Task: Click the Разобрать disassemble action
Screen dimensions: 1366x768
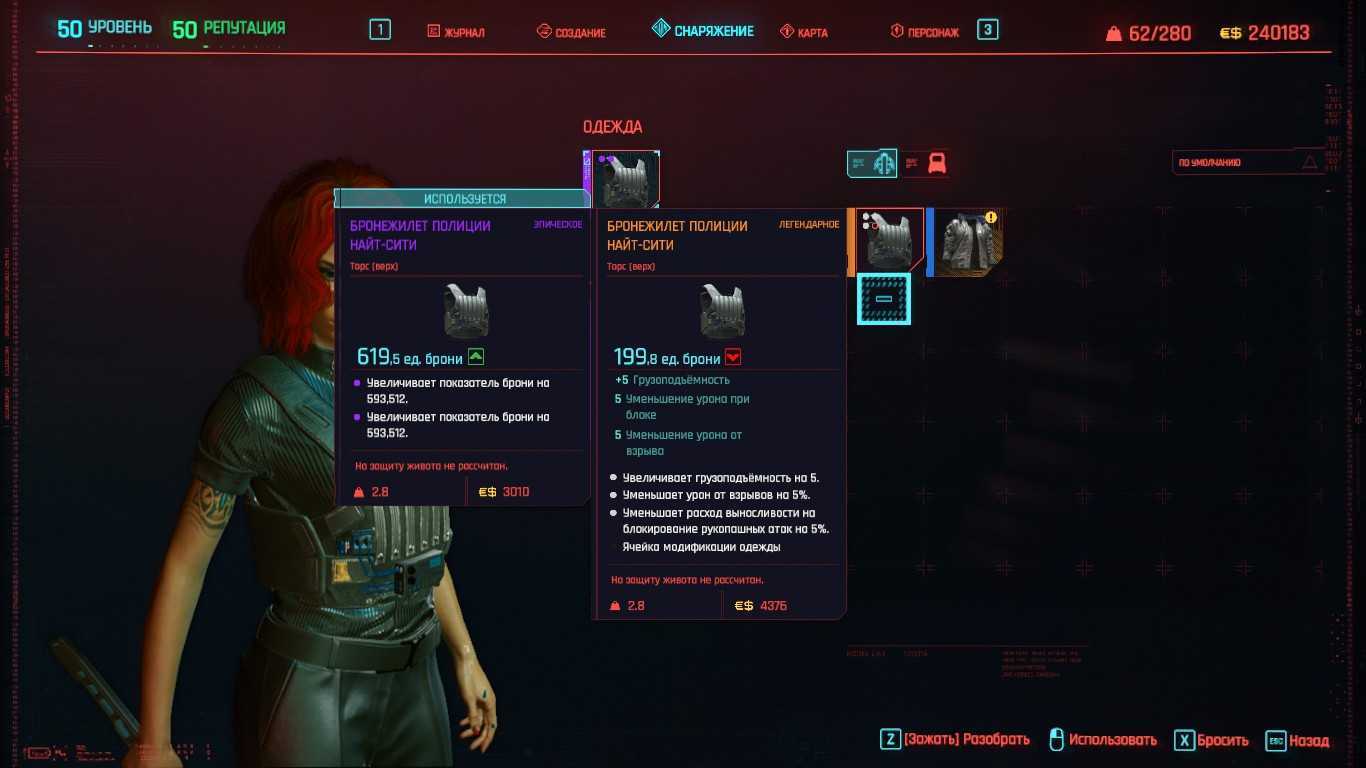Action: point(955,740)
